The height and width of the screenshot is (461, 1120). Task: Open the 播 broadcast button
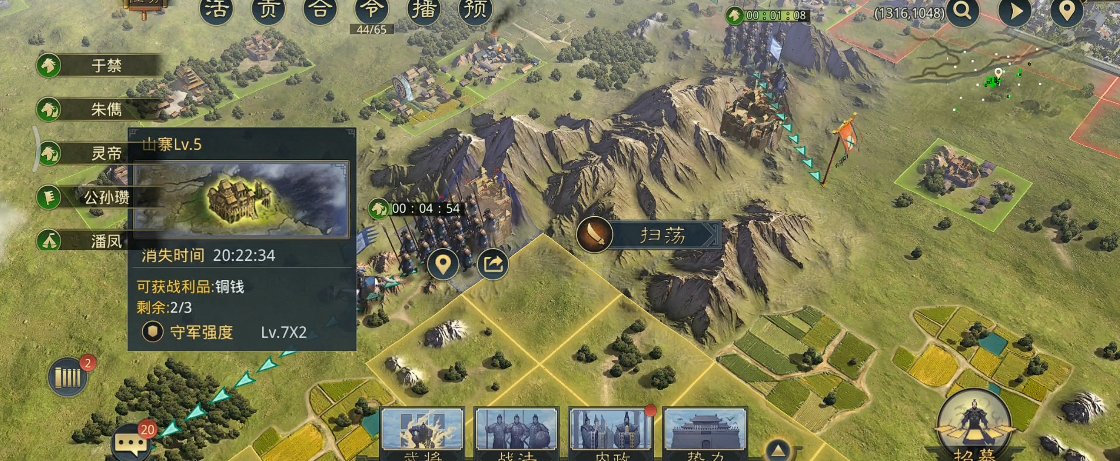pos(424,10)
